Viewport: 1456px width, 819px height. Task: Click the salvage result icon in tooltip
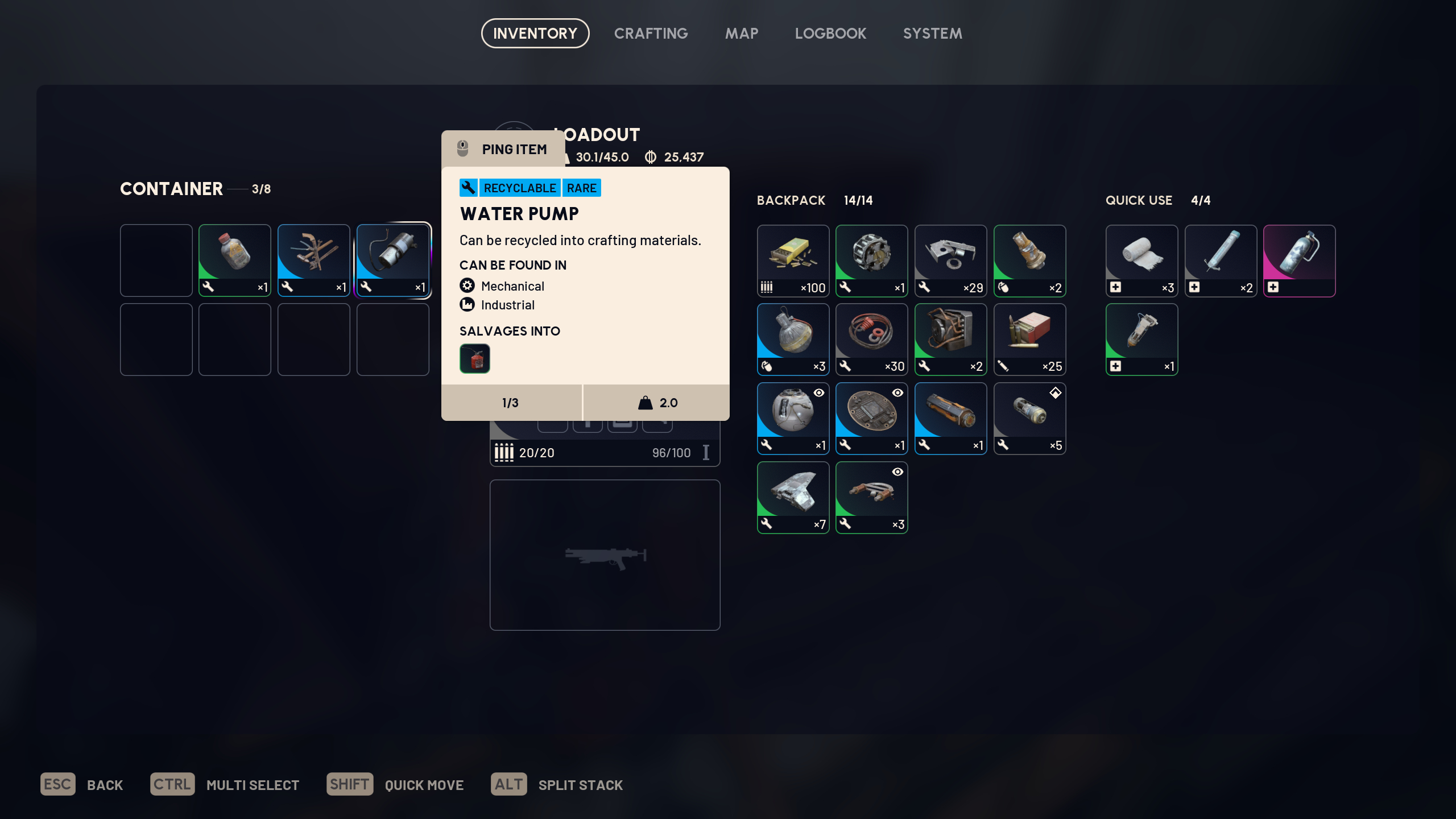tap(474, 359)
